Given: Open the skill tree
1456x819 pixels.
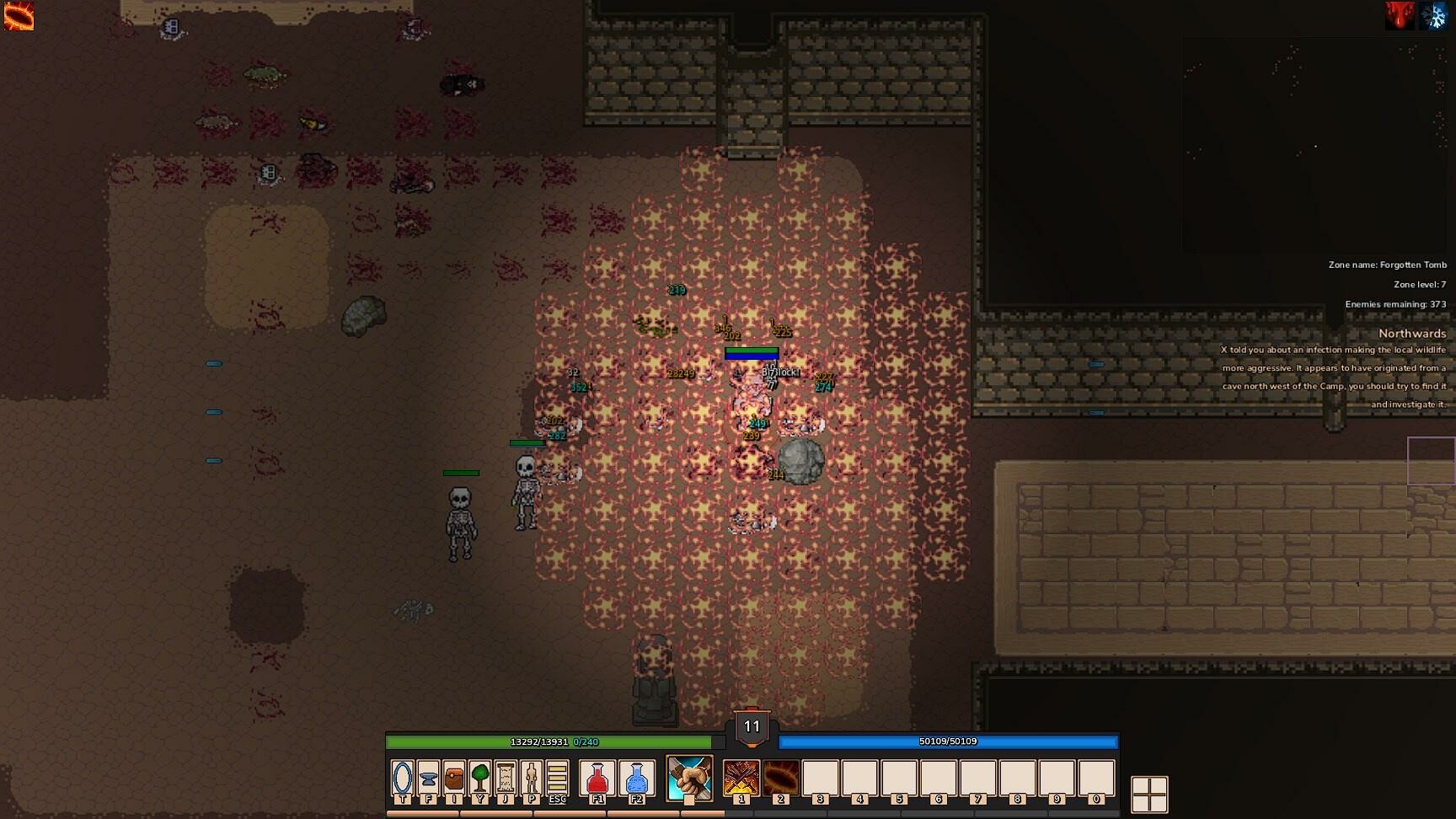Looking at the screenshot, I should coord(480,779).
